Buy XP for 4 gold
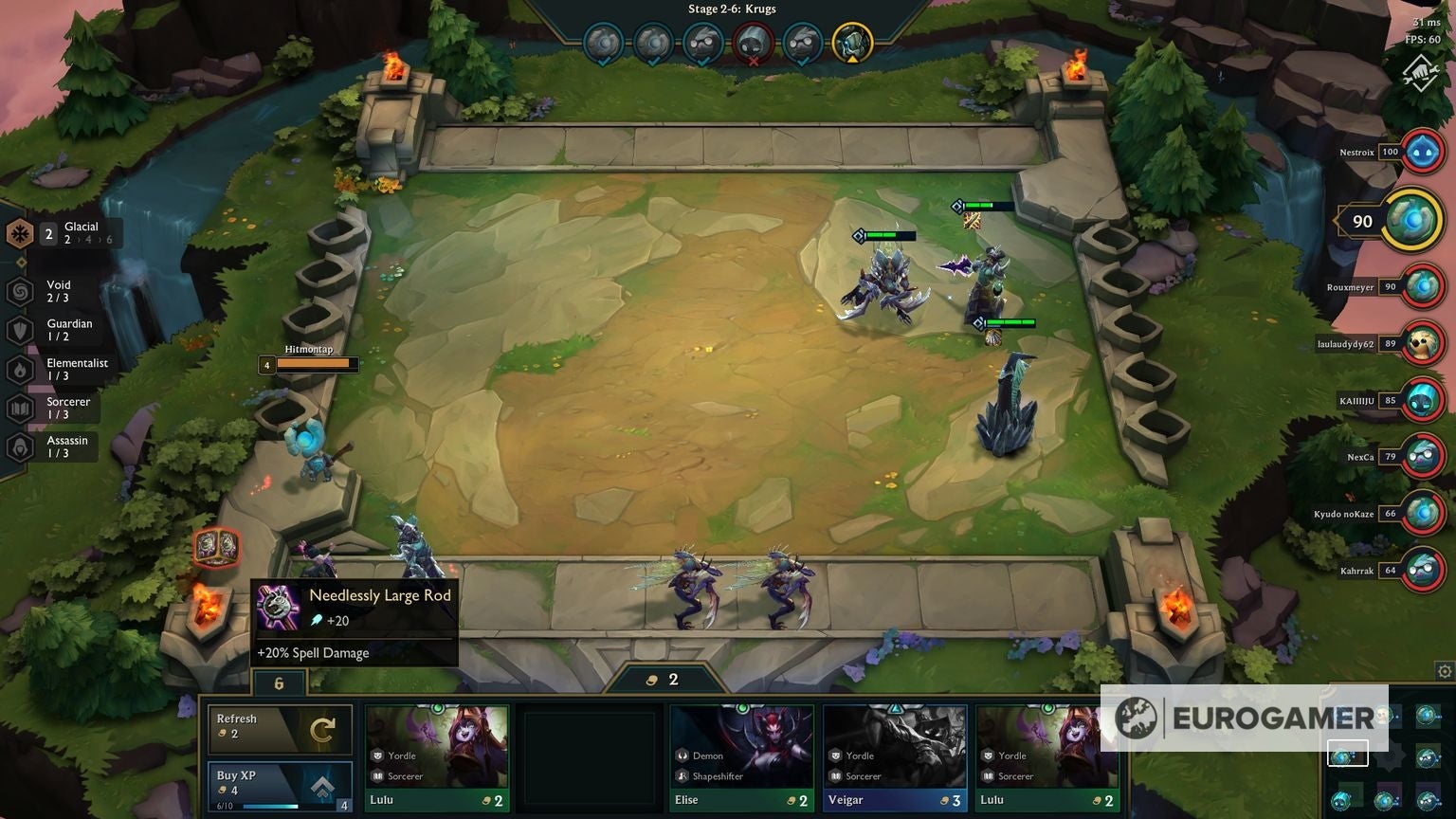The image size is (1456, 819). tap(280, 779)
